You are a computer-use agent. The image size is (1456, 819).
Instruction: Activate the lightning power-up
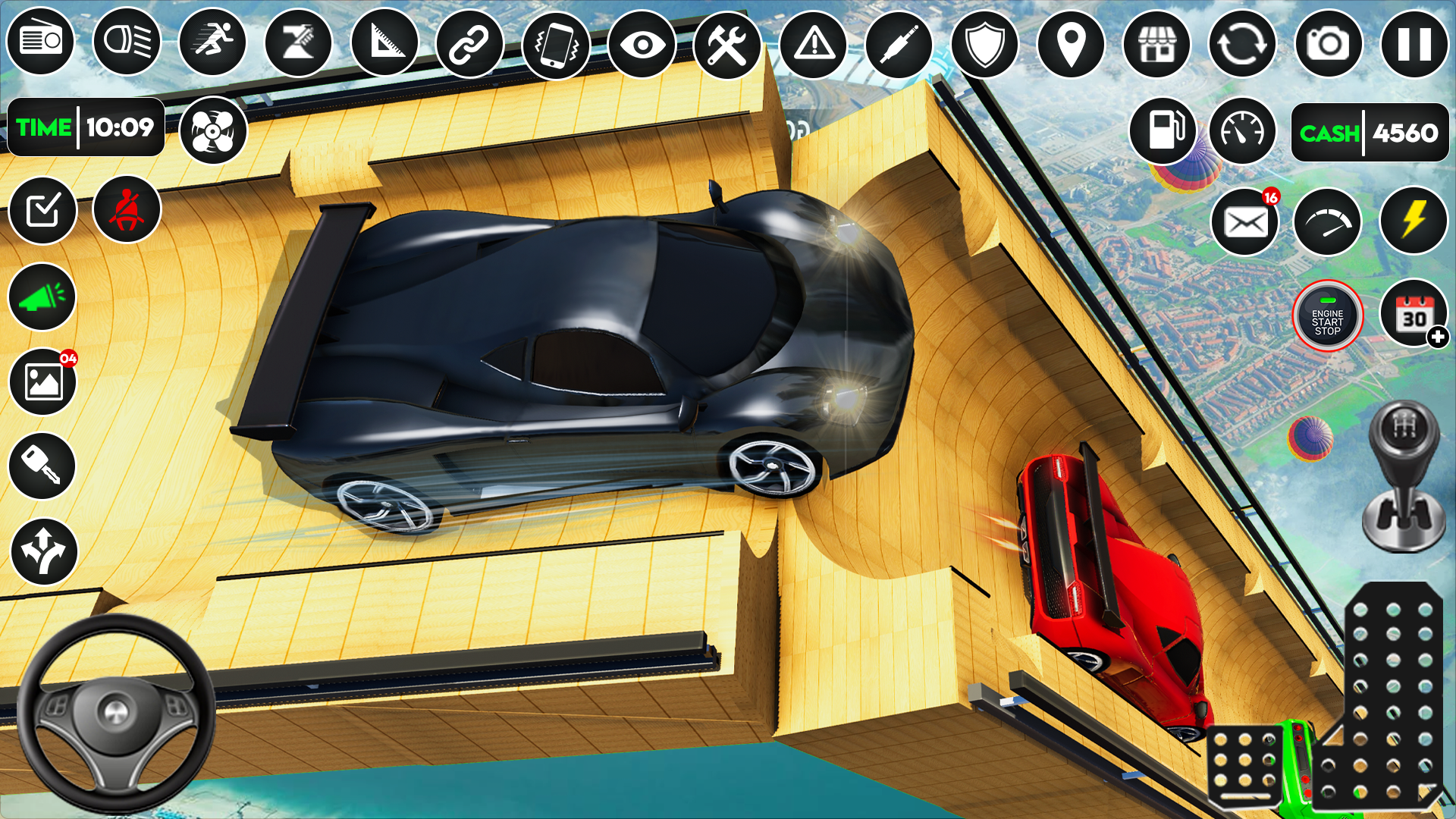[x=1414, y=220]
